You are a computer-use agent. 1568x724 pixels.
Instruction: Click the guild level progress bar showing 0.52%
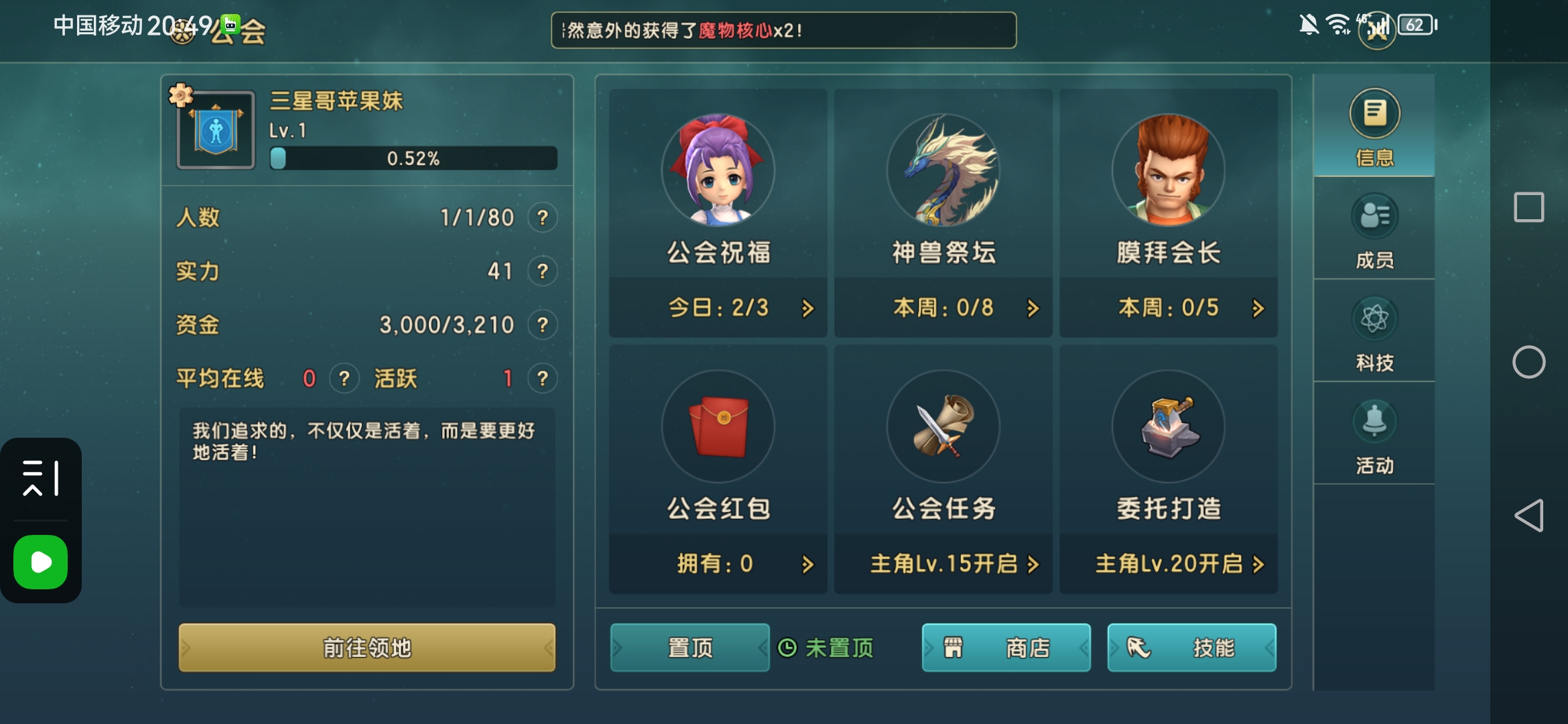[x=412, y=159]
